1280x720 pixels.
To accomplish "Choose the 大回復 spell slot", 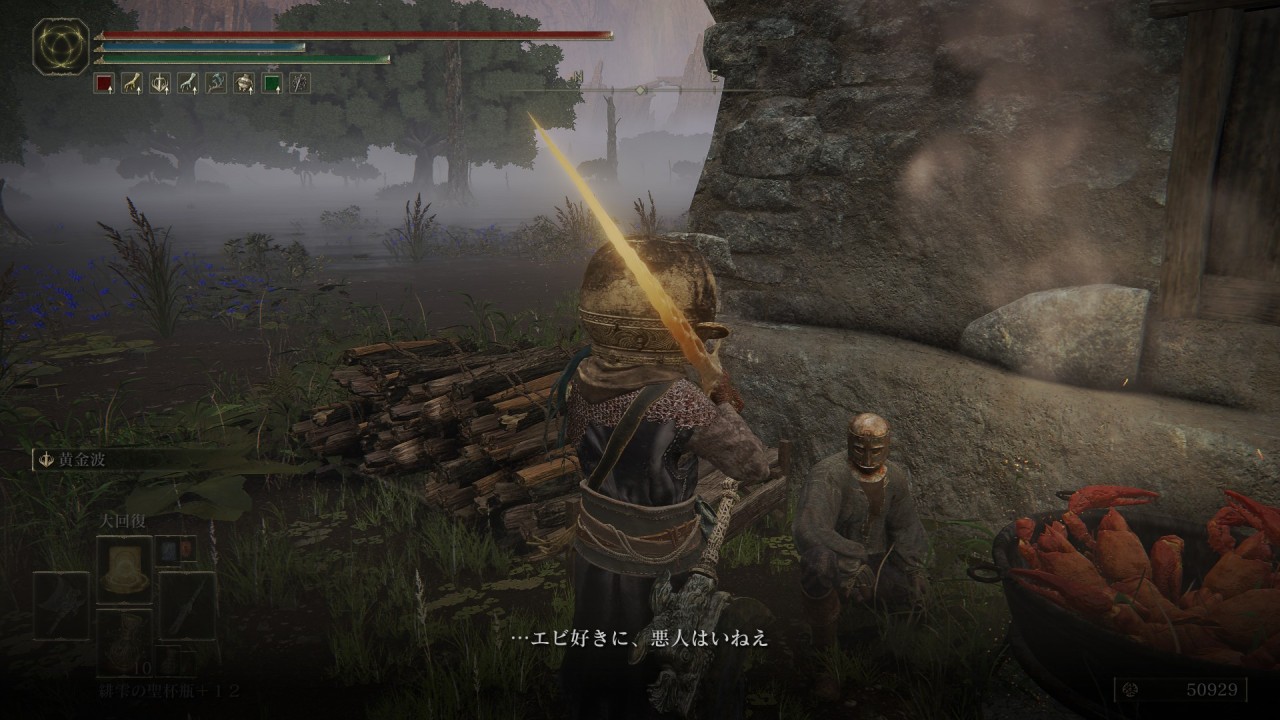I will 124,567.
